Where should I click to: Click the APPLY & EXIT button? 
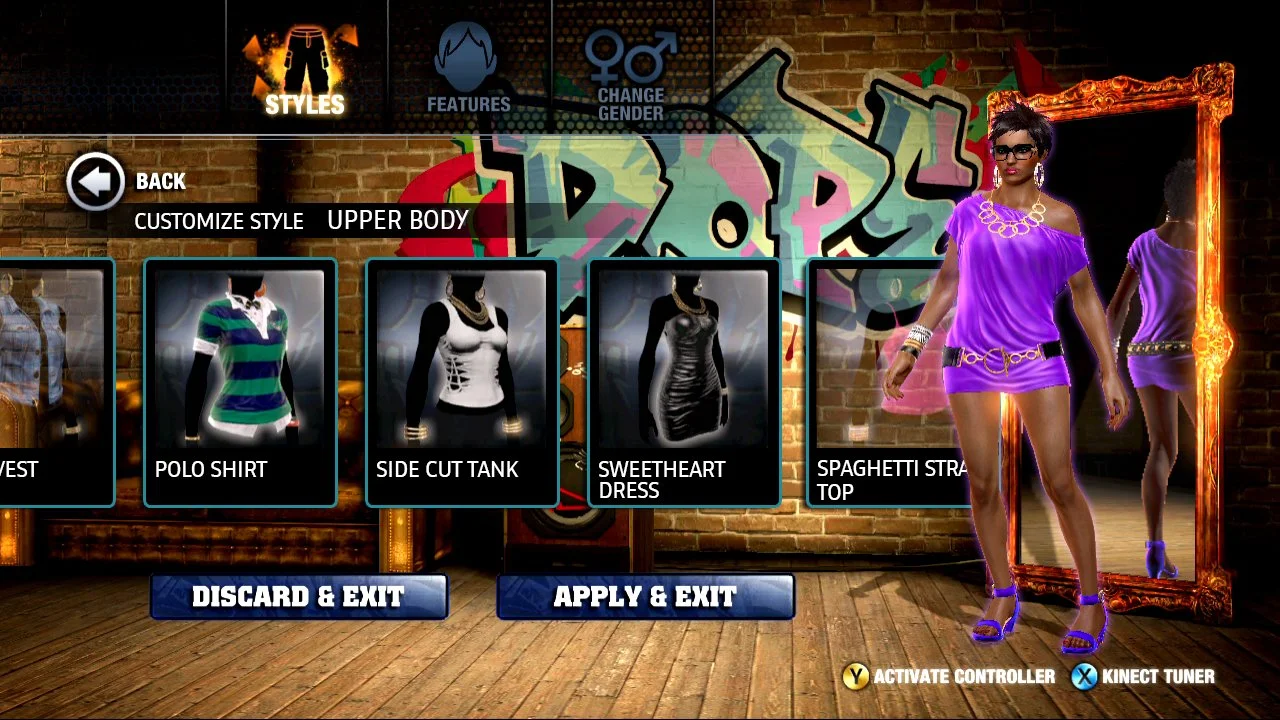pos(645,596)
